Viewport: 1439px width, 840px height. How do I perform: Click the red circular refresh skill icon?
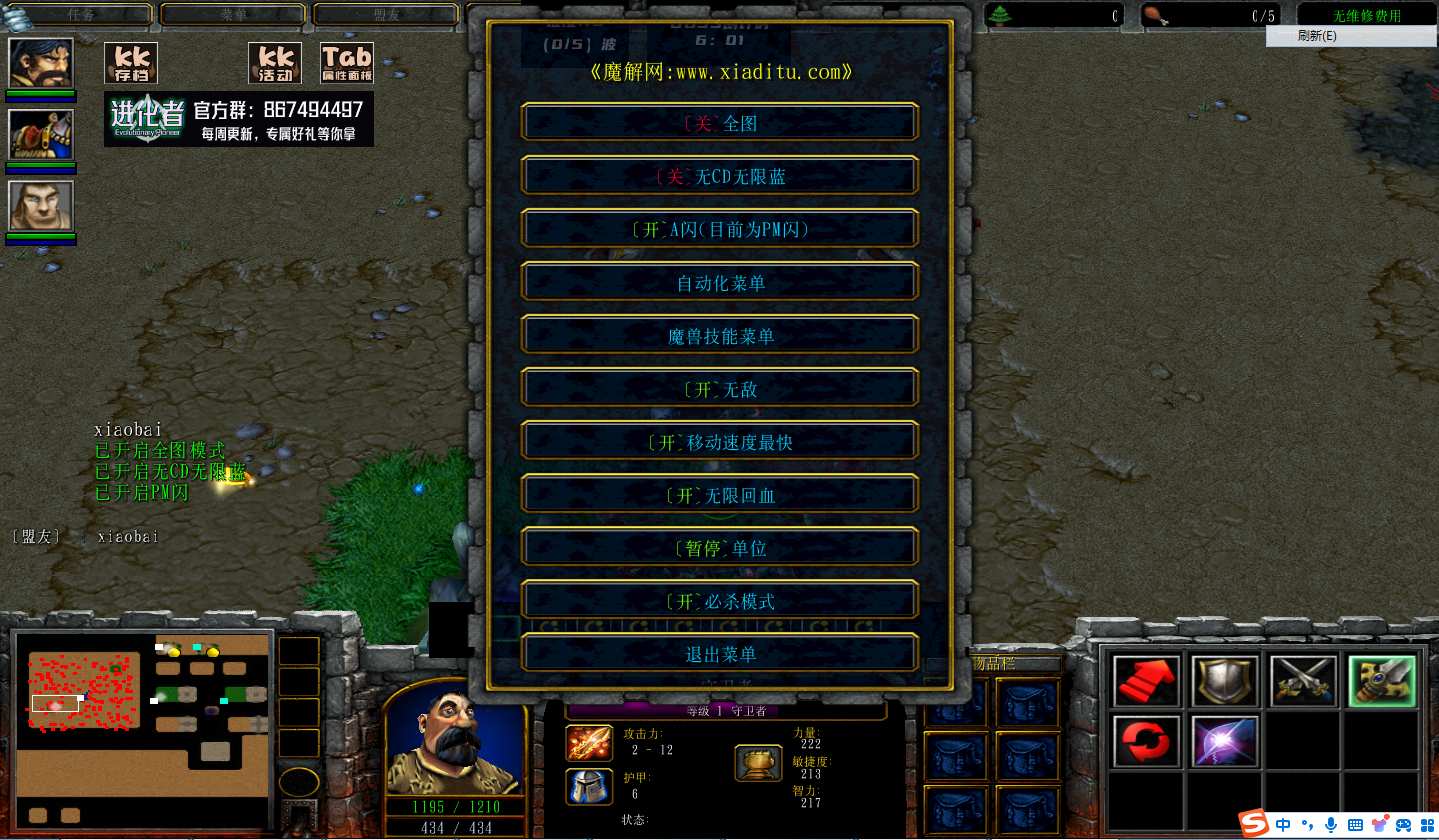tap(1144, 744)
